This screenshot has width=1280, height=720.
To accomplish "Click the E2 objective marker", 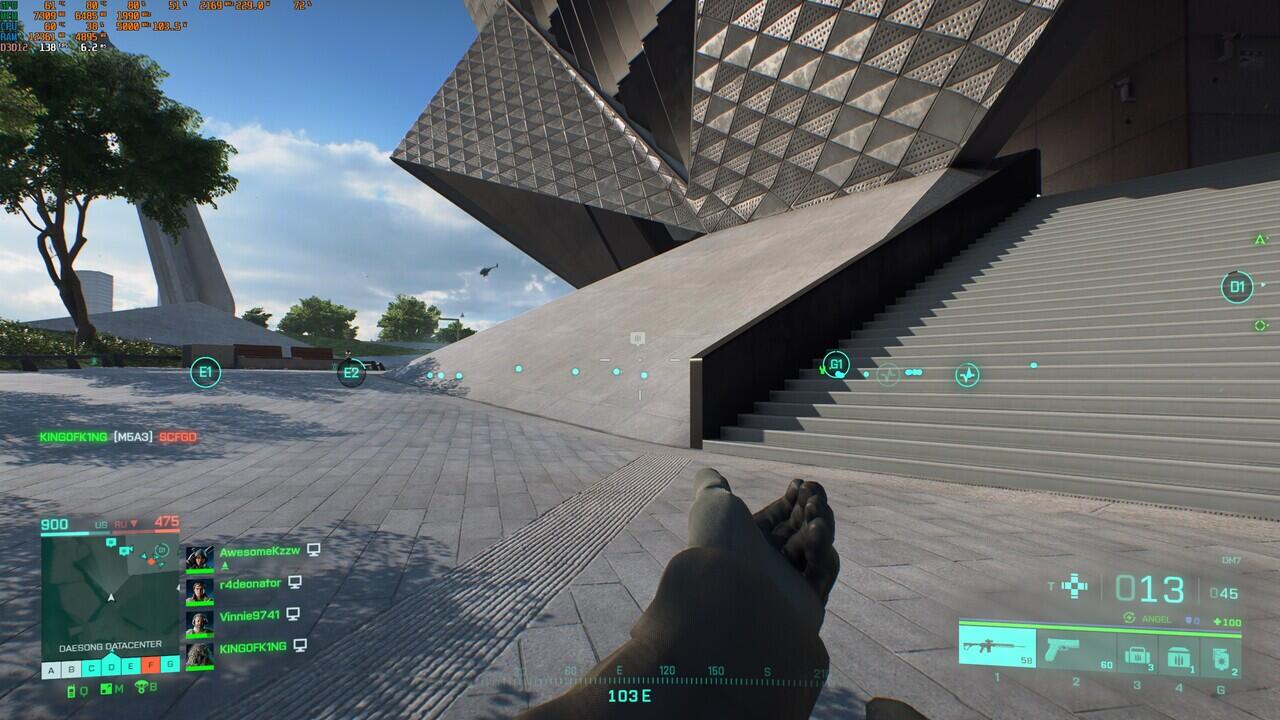I will click(351, 373).
